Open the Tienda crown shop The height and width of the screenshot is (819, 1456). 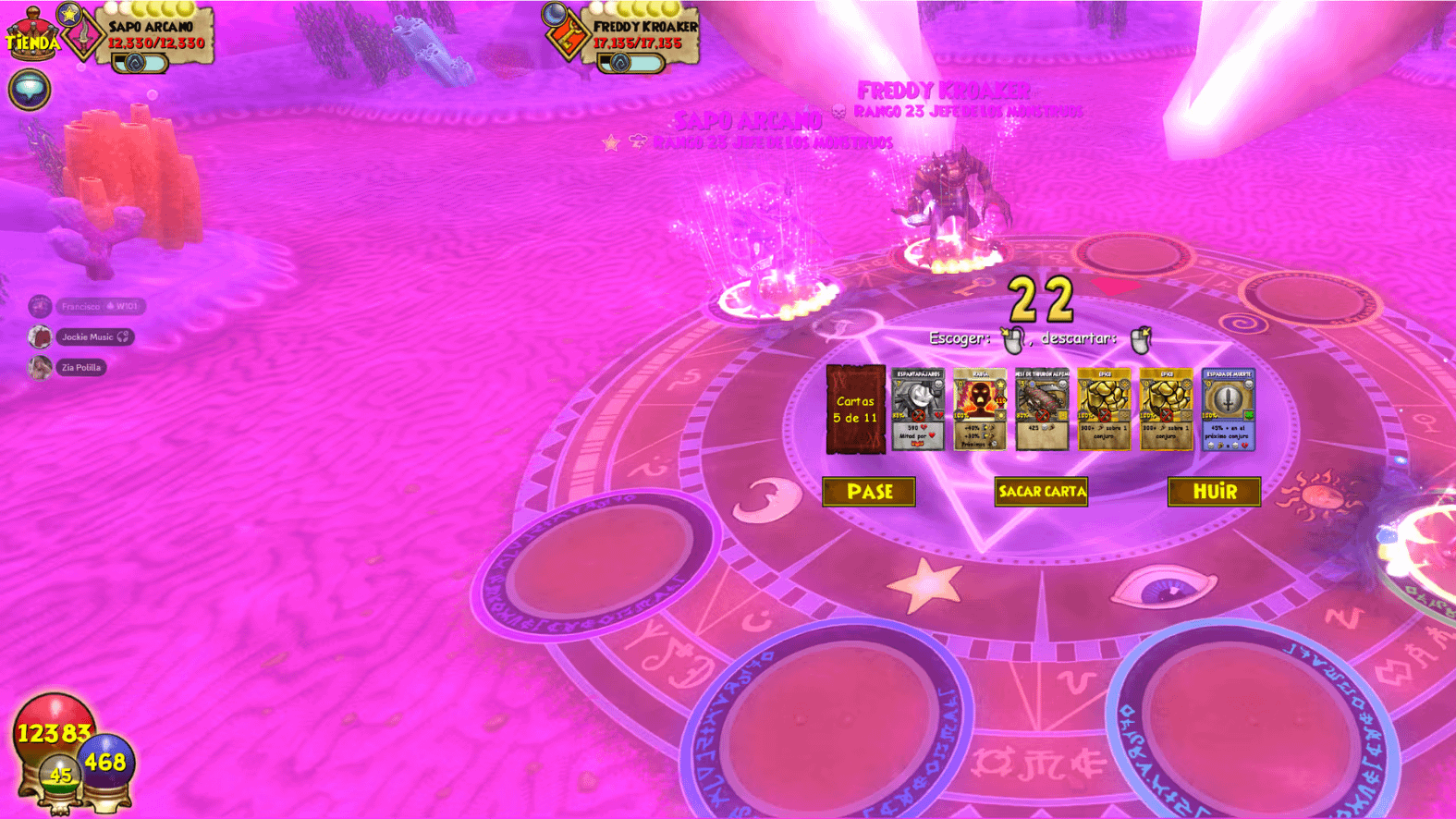pos(32,34)
